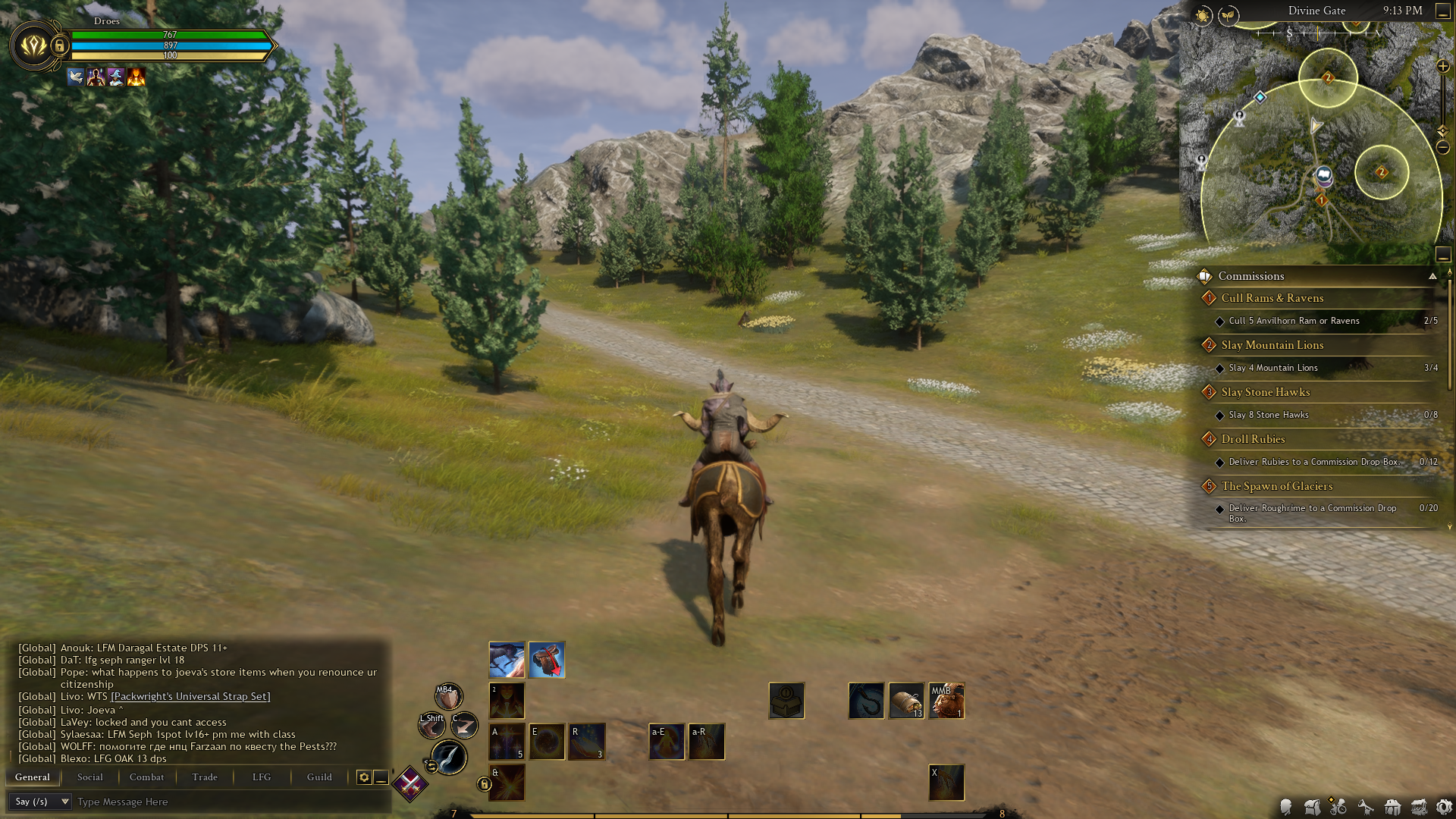Zoom in the minimap with plus button
Screen dimensions: 1456x819
(1443, 67)
